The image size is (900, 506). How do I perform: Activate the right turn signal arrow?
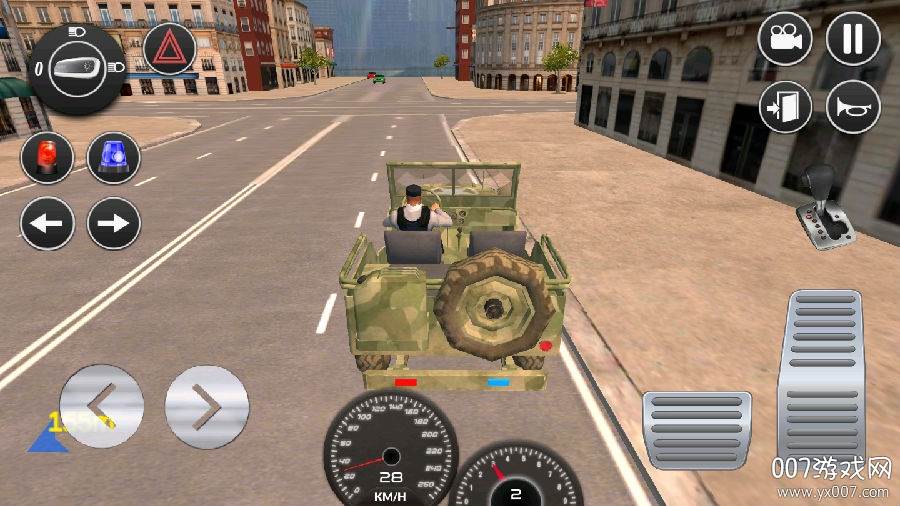(114, 223)
